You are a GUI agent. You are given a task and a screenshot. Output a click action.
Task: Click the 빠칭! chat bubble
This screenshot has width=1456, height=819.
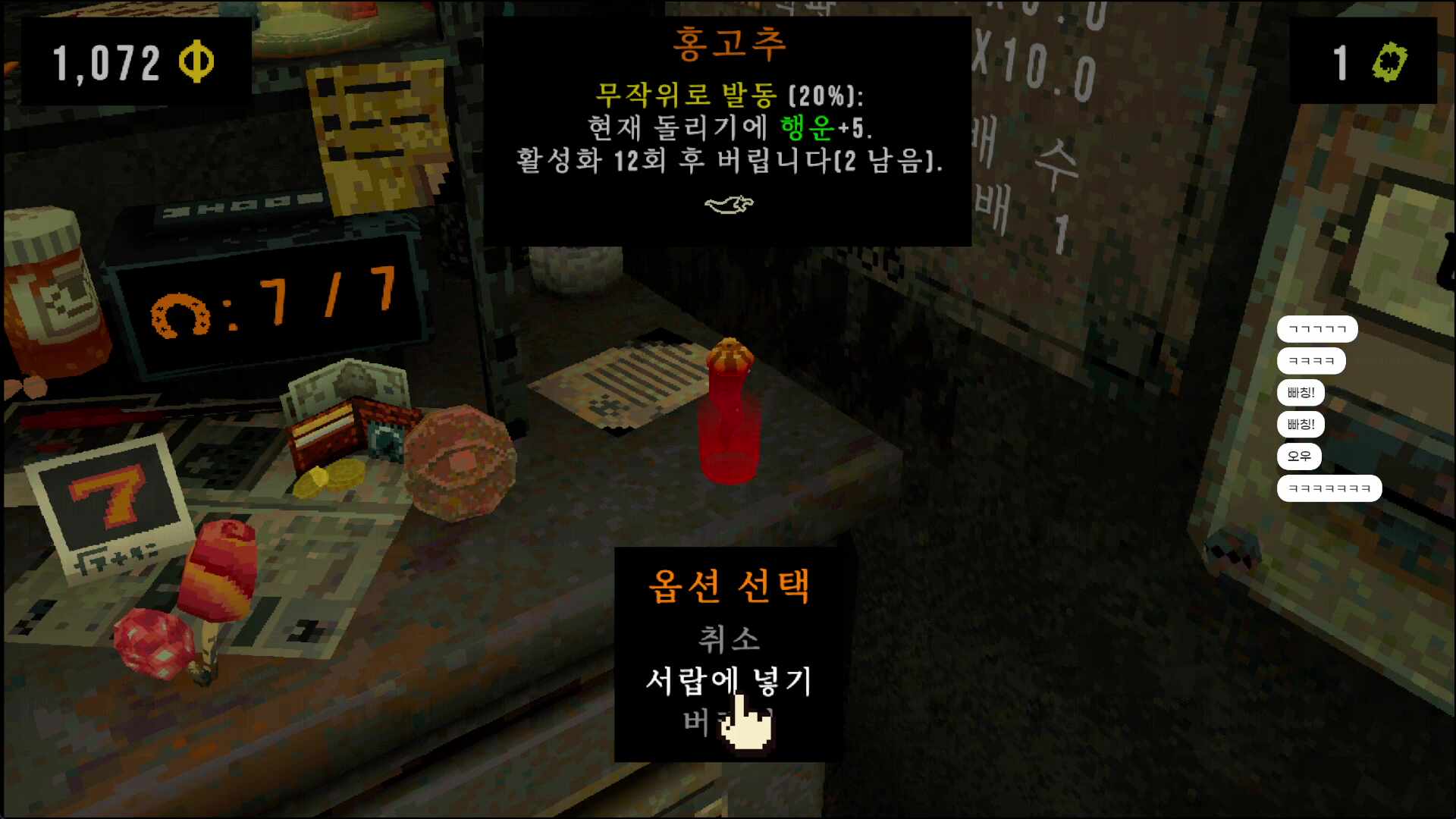1301,393
